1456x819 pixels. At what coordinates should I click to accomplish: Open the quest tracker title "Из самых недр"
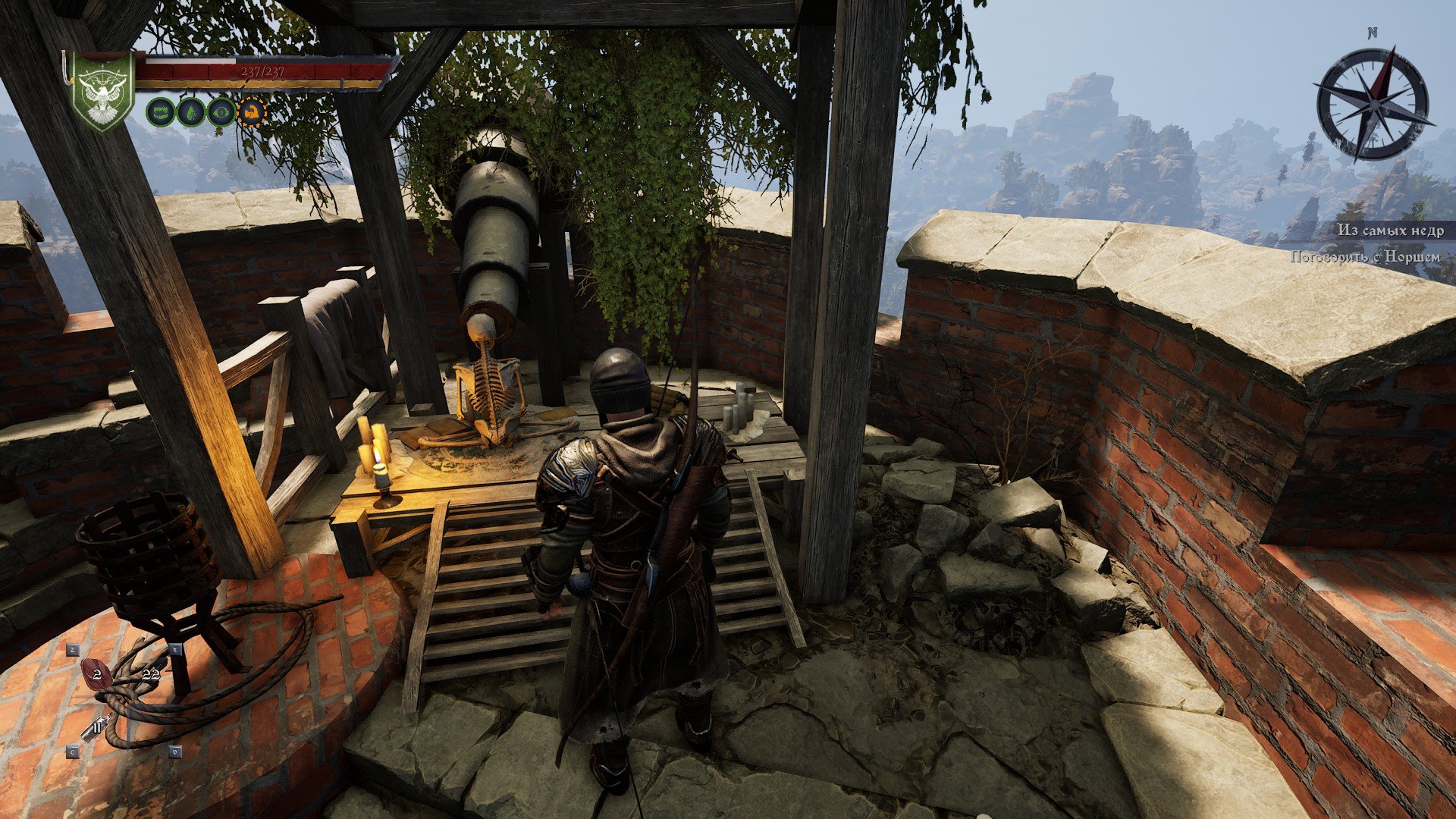(x=1390, y=231)
